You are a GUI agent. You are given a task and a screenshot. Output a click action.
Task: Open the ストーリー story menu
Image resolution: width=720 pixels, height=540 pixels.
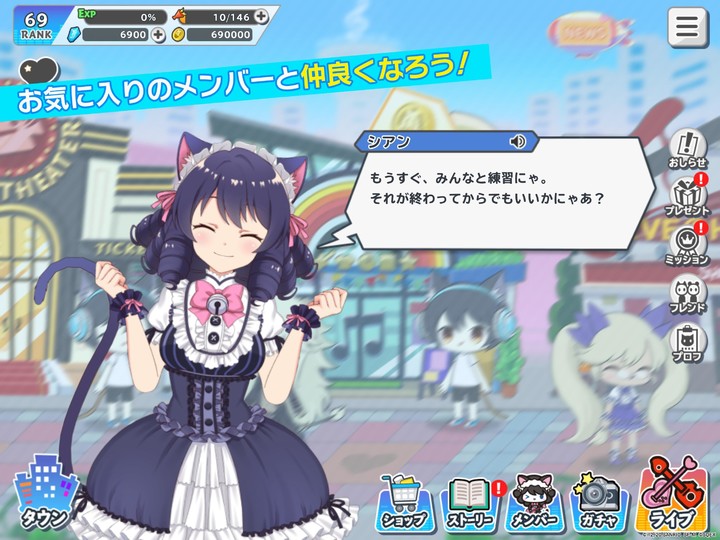click(468, 501)
